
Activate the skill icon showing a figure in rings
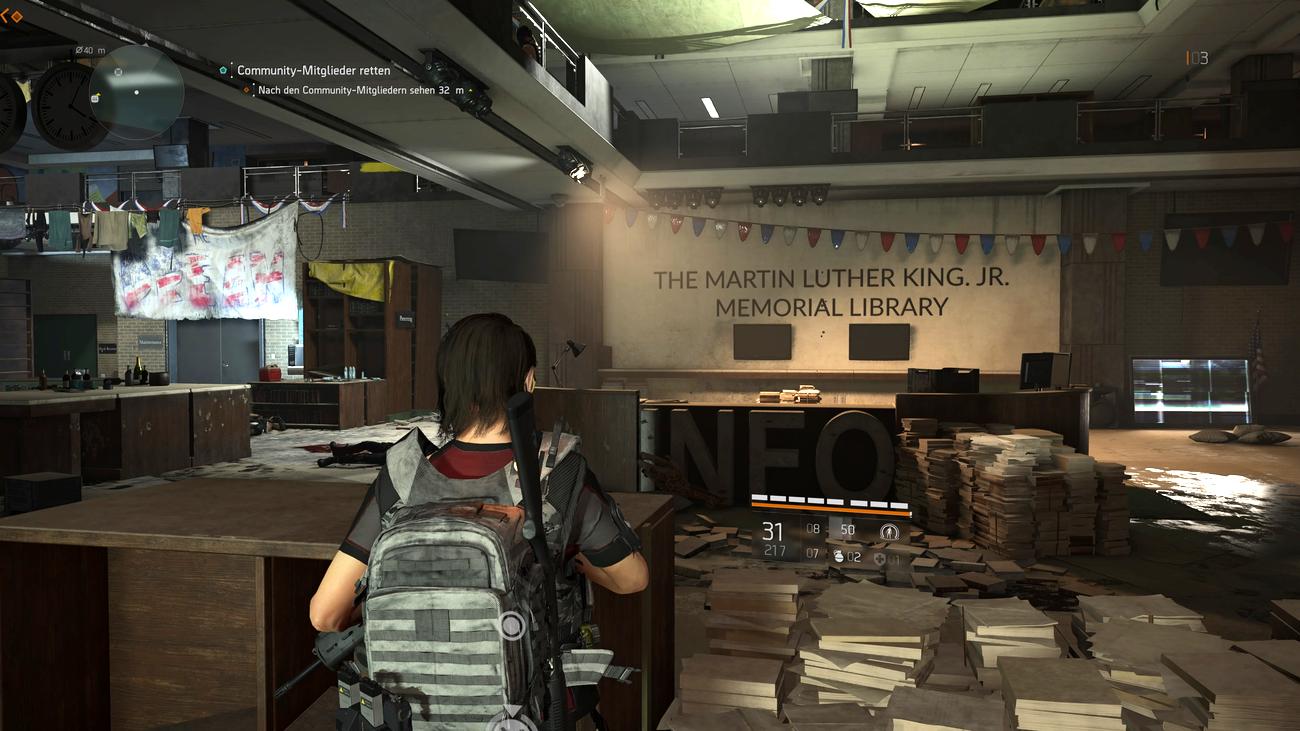click(889, 531)
